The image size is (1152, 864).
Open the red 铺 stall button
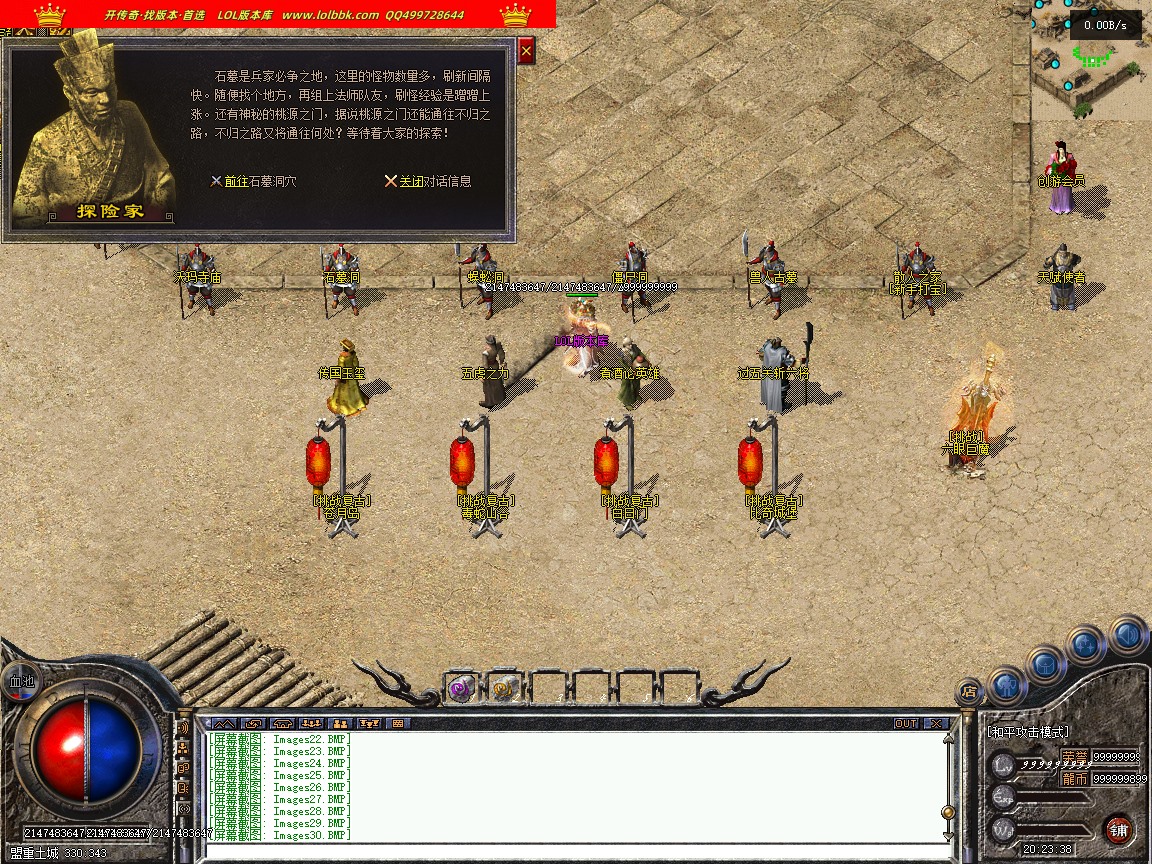(x=1119, y=830)
